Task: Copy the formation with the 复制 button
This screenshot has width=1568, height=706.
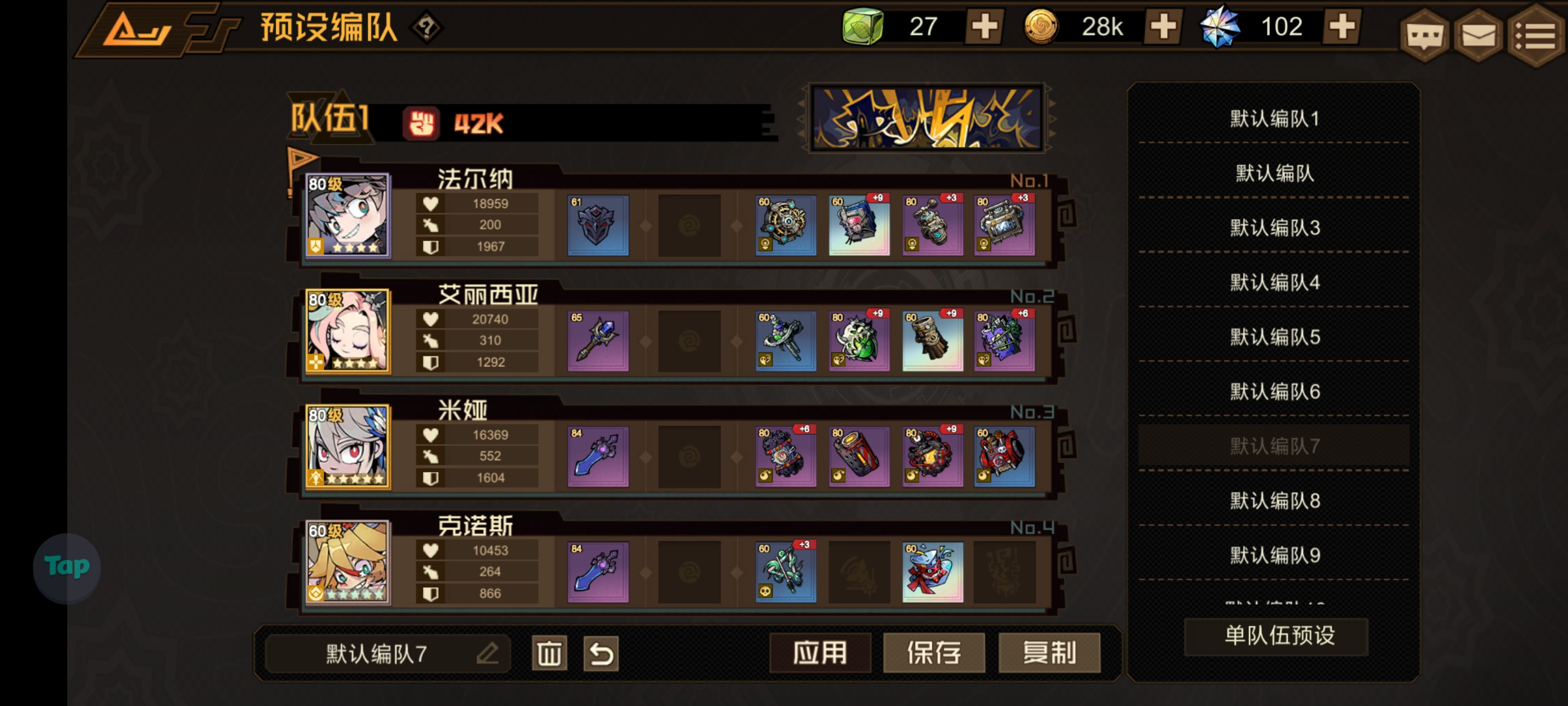Action: point(1049,652)
